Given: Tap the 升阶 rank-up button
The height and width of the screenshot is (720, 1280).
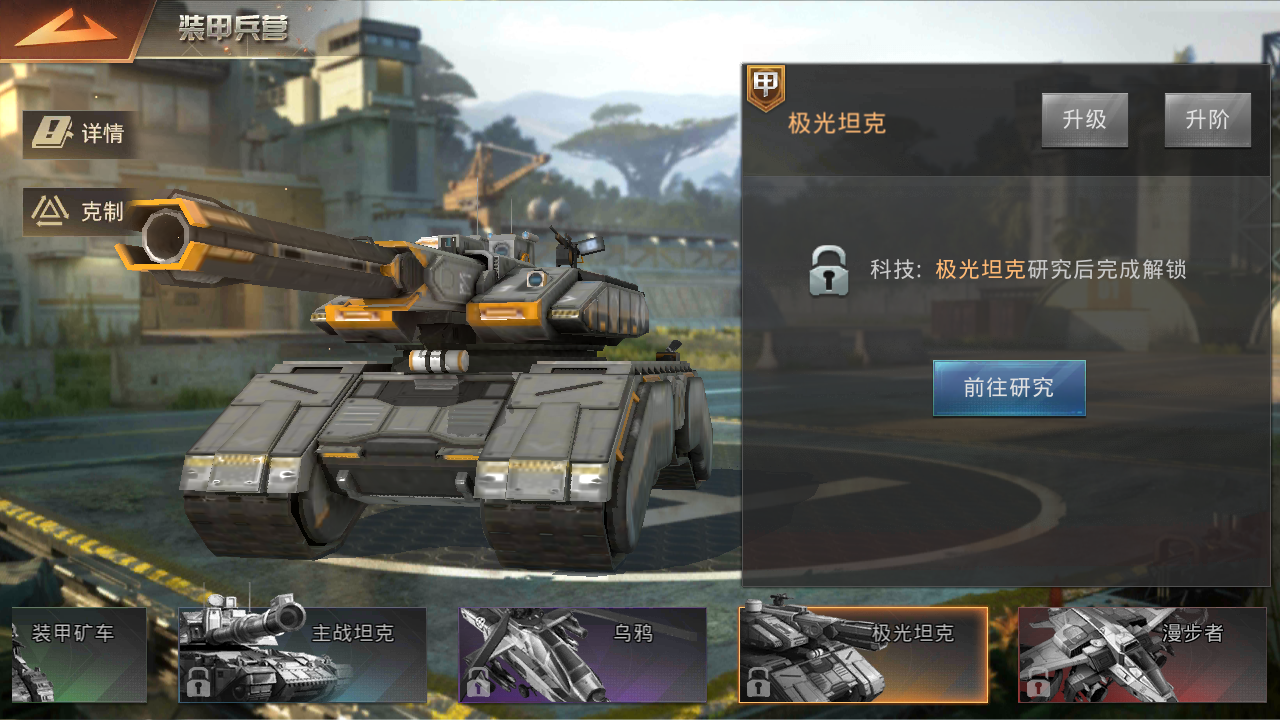Looking at the screenshot, I should coord(1207,120).
